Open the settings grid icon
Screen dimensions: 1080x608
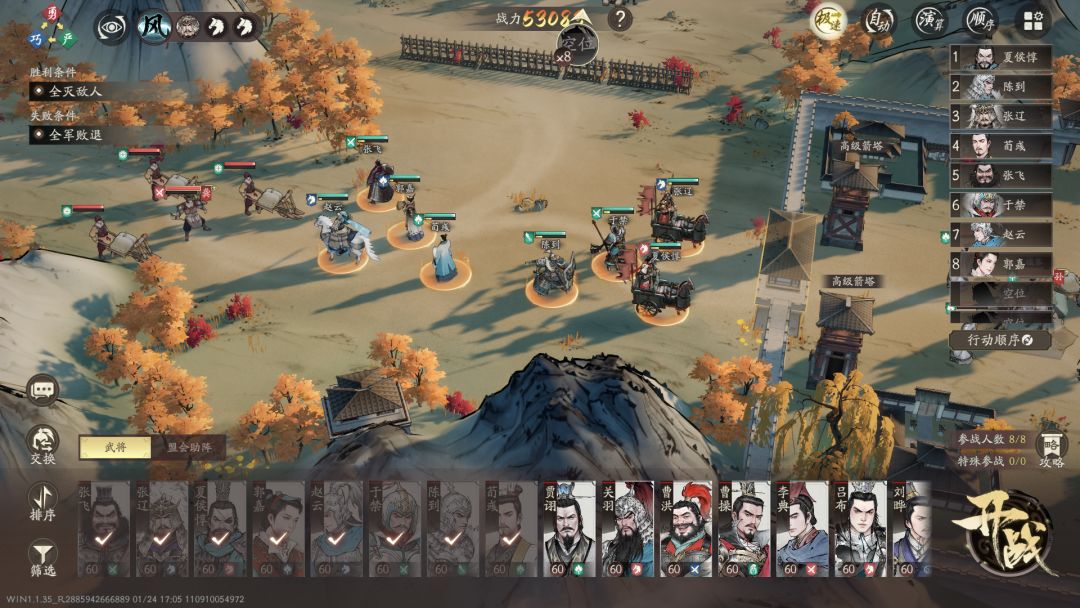pos(1034,20)
